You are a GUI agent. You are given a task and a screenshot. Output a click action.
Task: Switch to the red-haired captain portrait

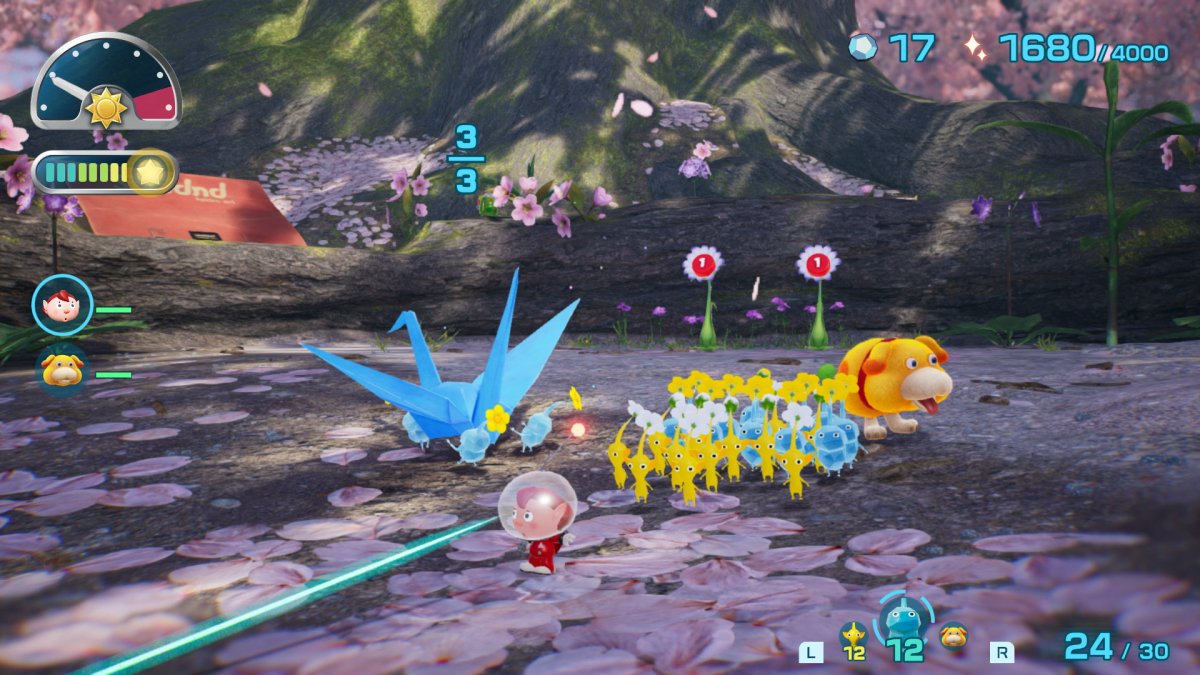click(62, 304)
